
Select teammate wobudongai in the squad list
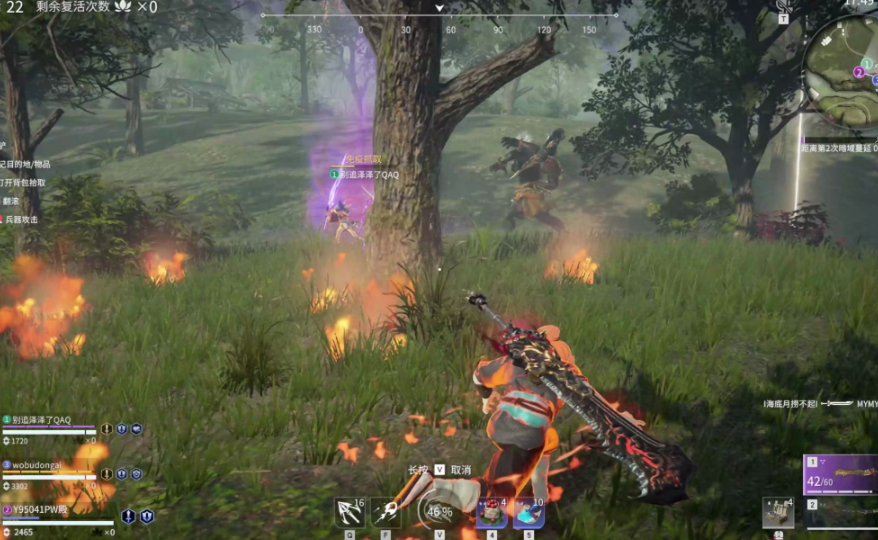click(x=40, y=465)
